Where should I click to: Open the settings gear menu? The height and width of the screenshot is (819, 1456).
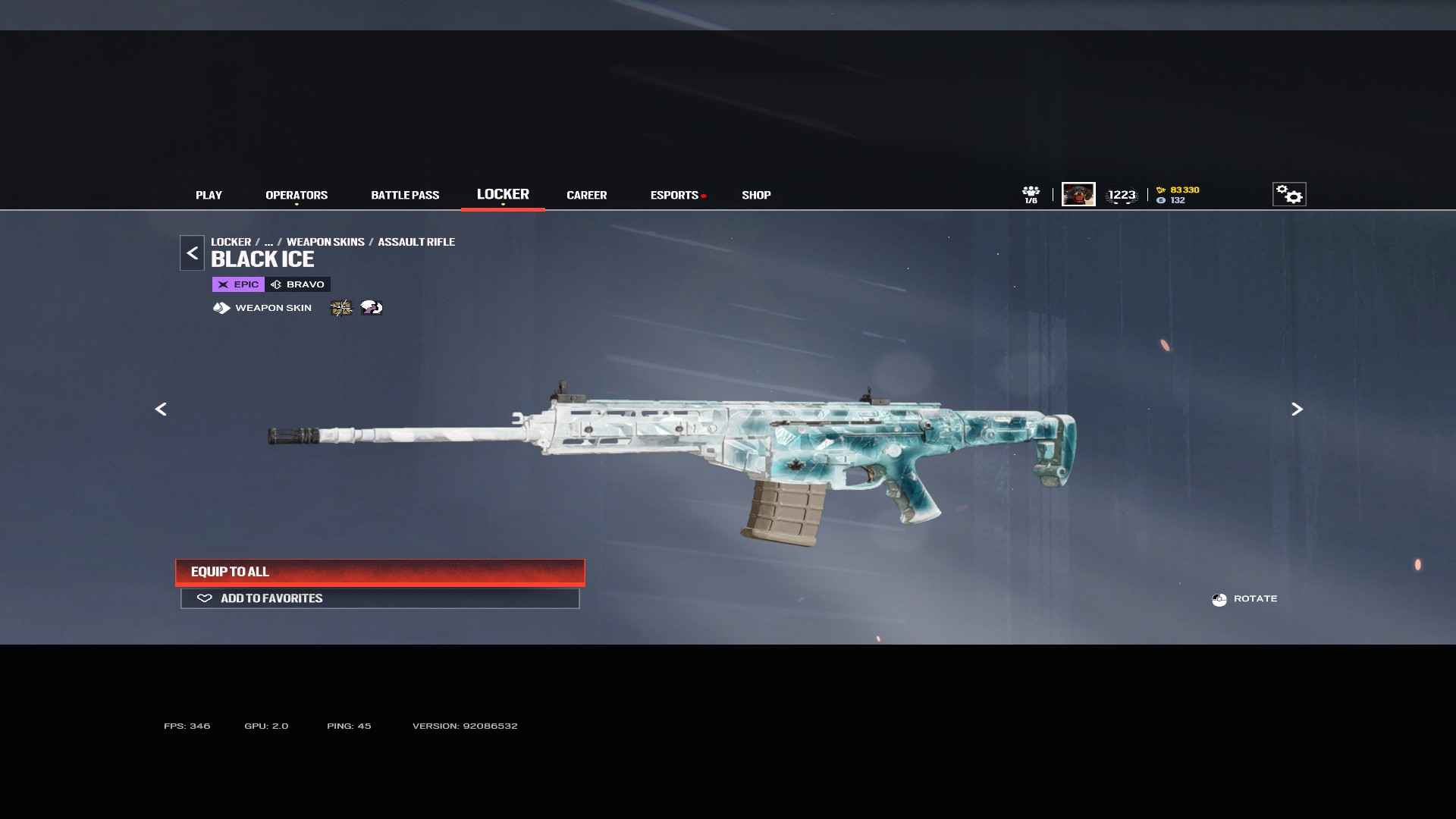pyautogui.click(x=1289, y=194)
